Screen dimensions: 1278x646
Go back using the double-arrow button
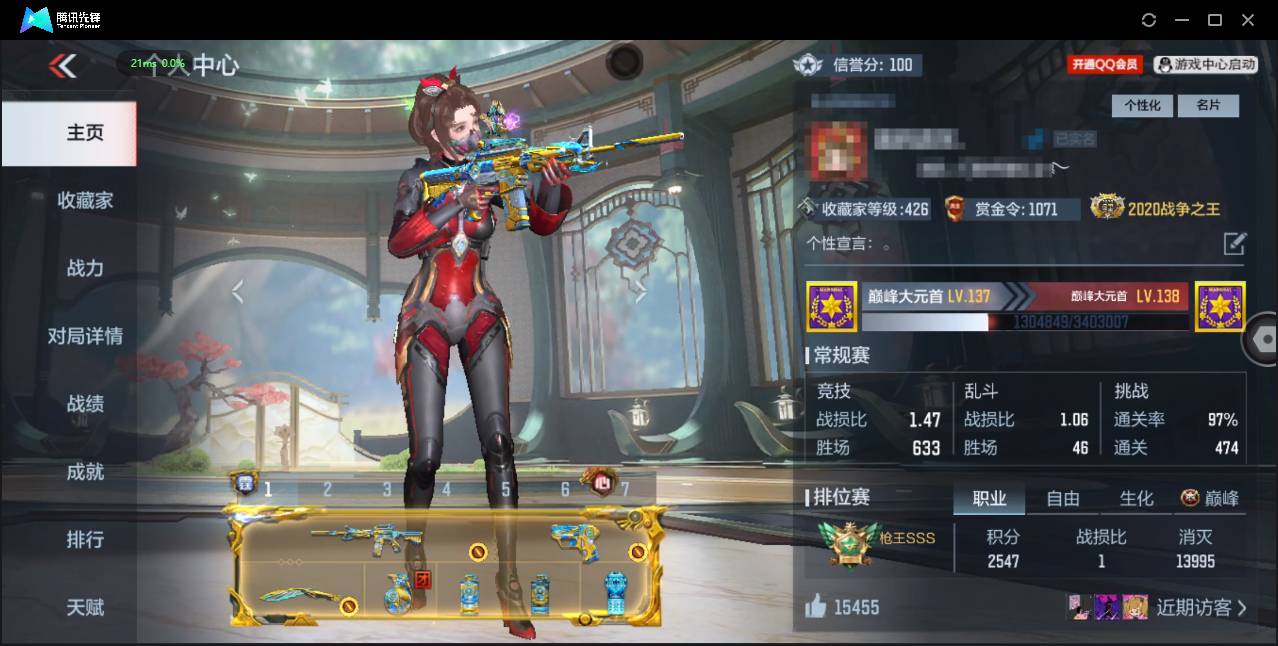point(62,66)
